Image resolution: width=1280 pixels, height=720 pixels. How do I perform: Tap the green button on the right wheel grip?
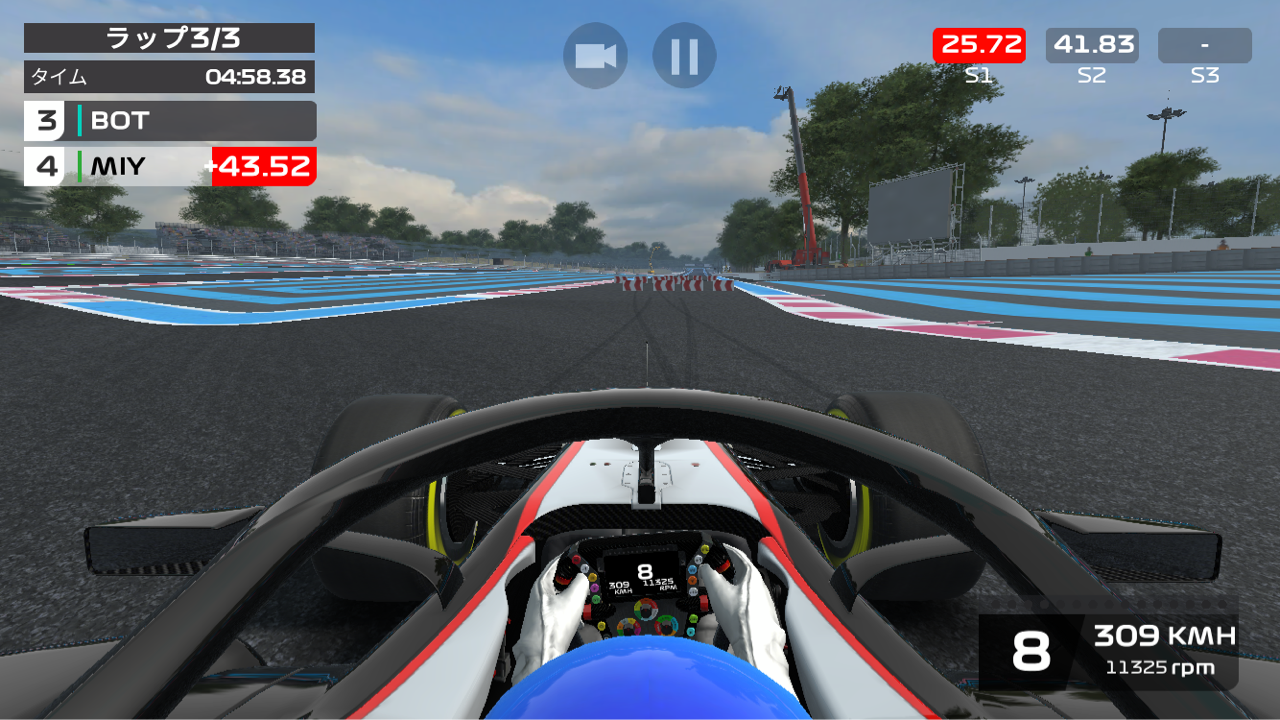click(693, 618)
